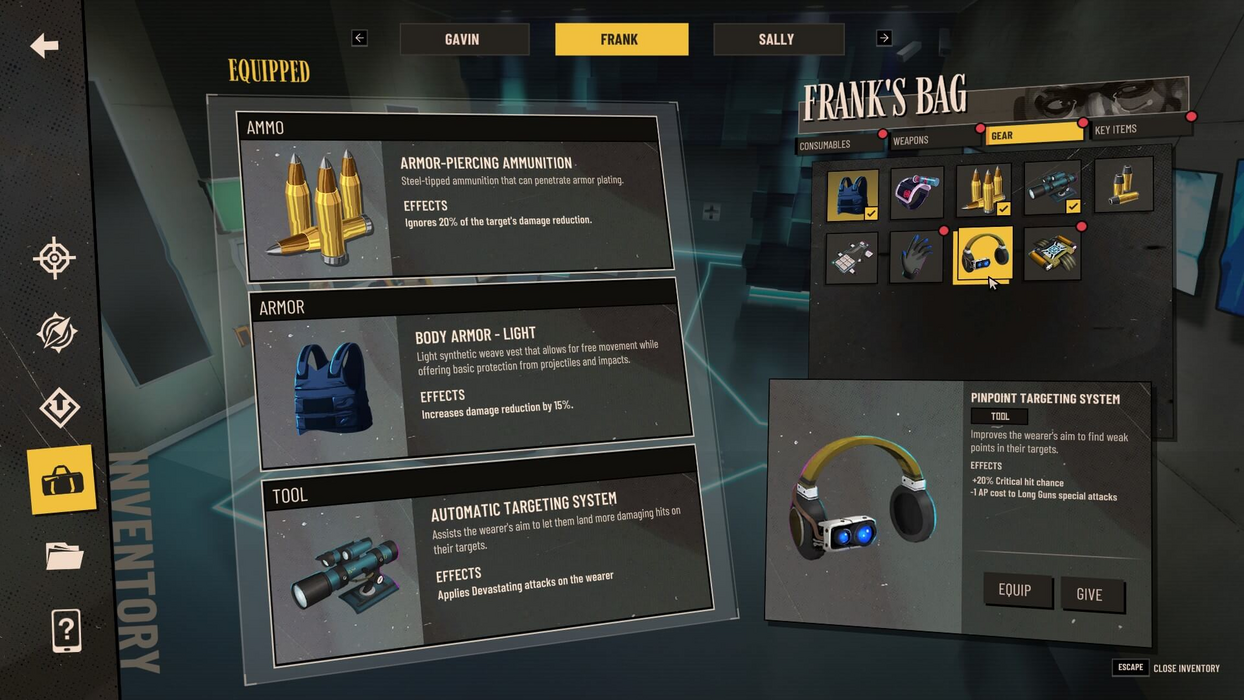
Task: Select the blue body armor vest slot
Action: tap(852, 195)
